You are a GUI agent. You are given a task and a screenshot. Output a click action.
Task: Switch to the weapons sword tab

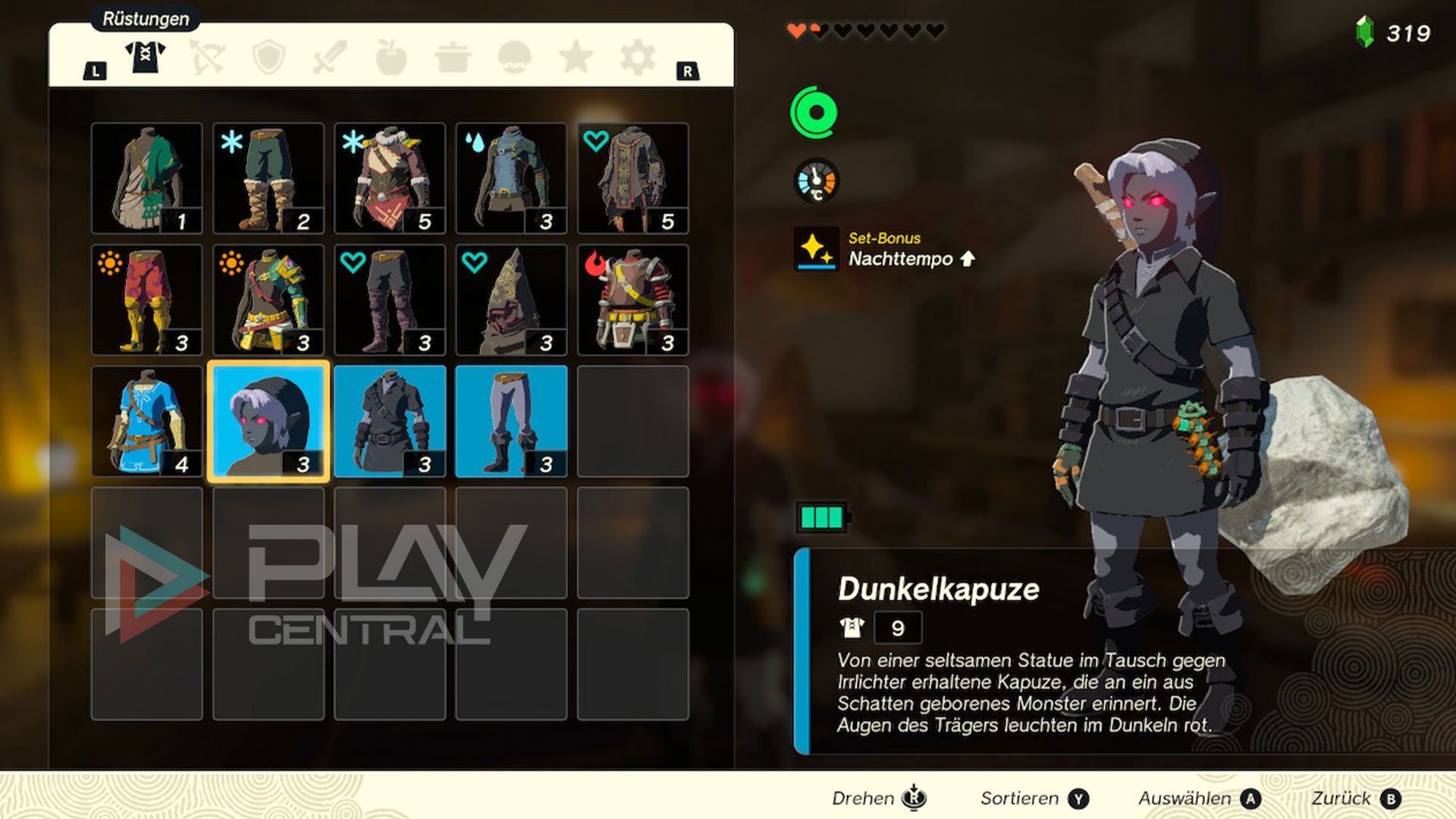click(330, 57)
